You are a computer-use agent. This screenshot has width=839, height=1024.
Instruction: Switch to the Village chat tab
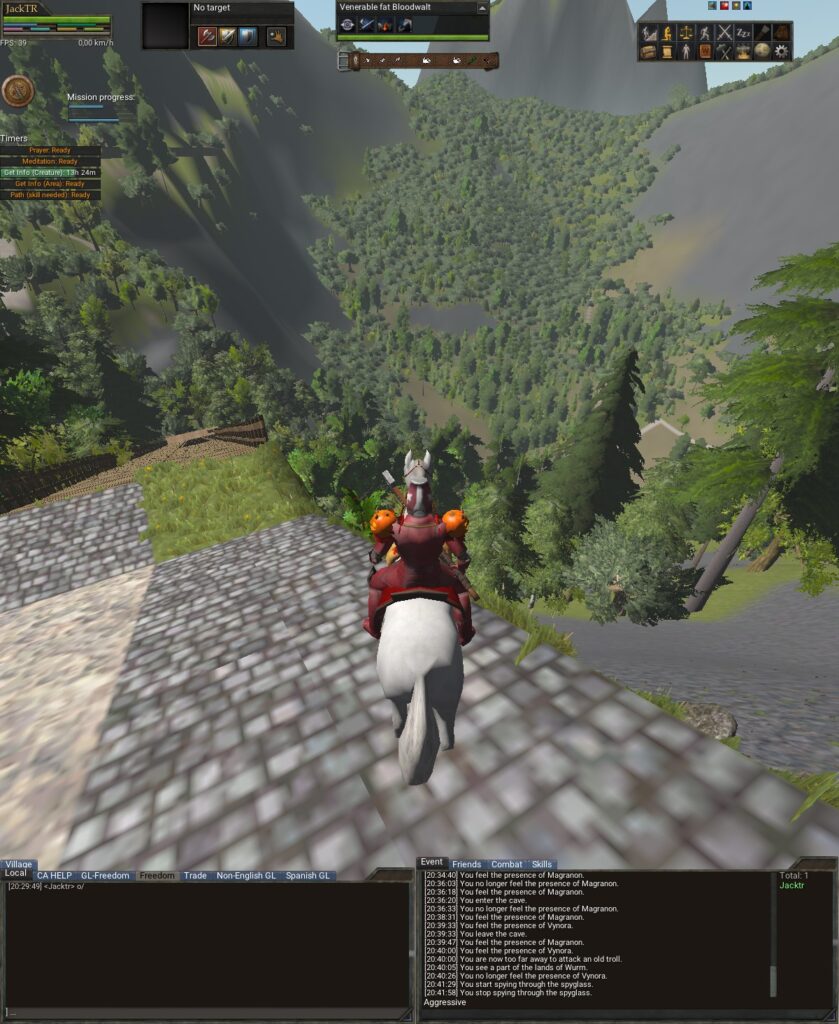pyautogui.click(x=19, y=864)
